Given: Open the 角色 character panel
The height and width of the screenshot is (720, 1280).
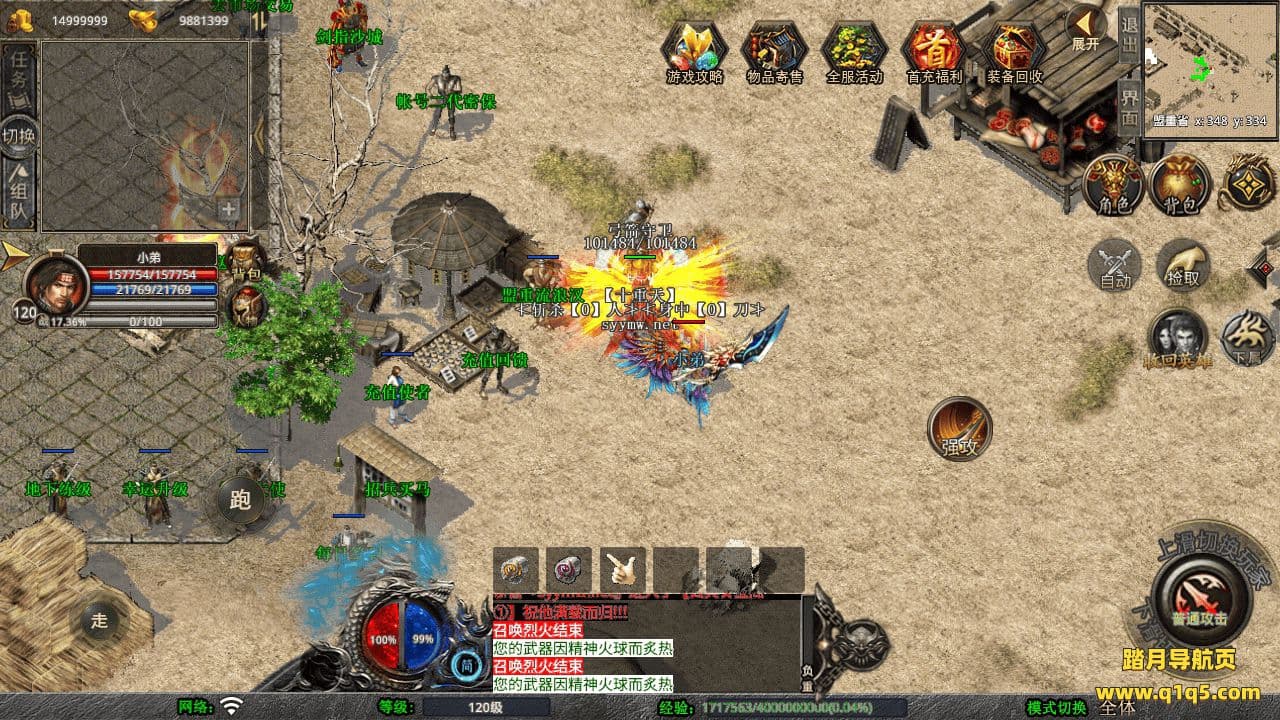Looking at the screenshot, I should tap(1114, 183).
